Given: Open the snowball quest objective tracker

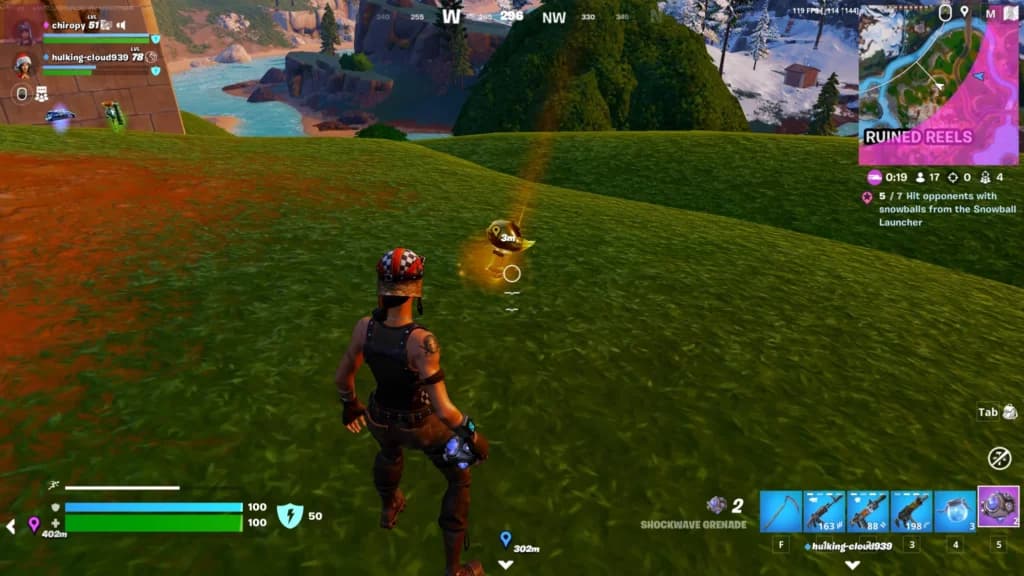Looking at the screenshot, I should pos(939,208).
